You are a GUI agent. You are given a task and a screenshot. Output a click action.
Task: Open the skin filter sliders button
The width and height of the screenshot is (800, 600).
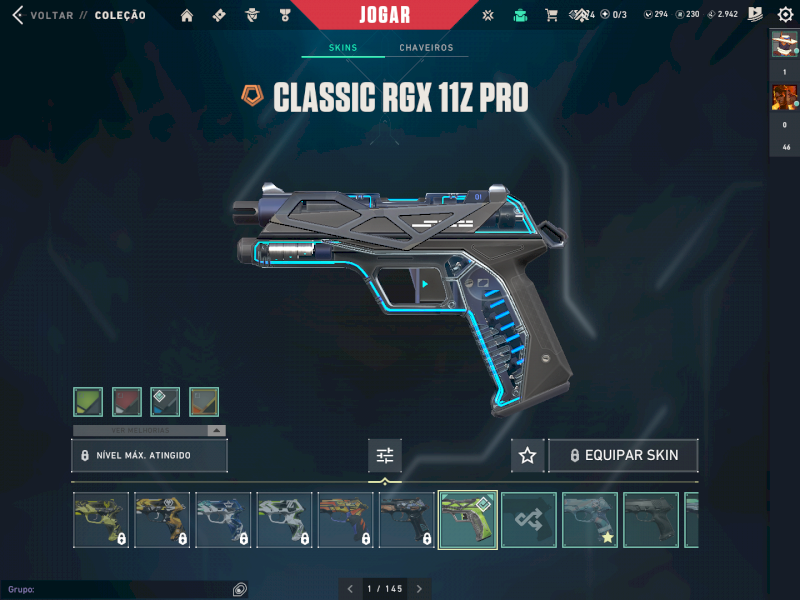385,456
